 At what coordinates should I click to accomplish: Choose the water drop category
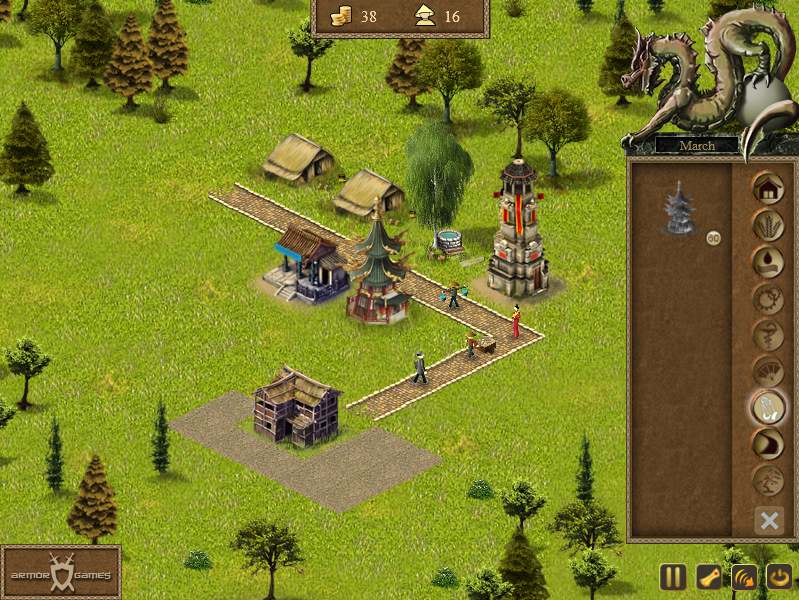768,261
